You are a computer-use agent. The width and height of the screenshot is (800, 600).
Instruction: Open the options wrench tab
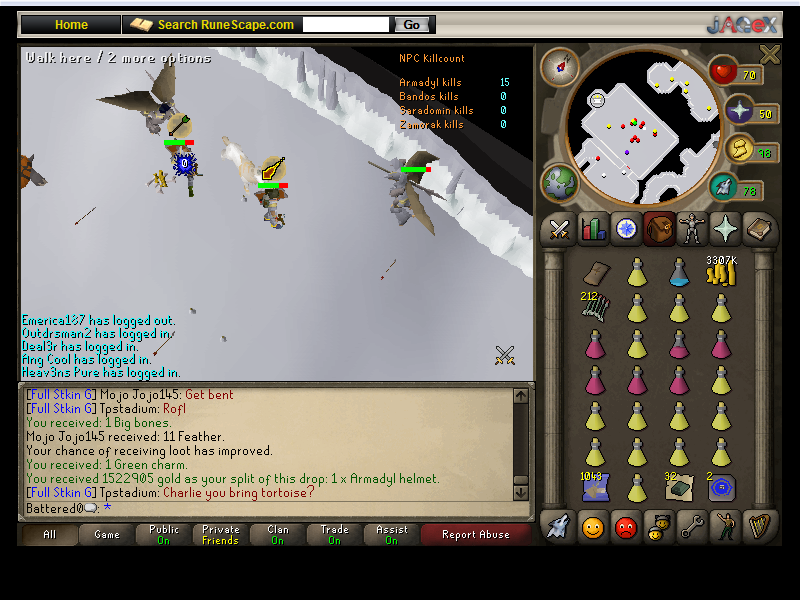(692, 525)
